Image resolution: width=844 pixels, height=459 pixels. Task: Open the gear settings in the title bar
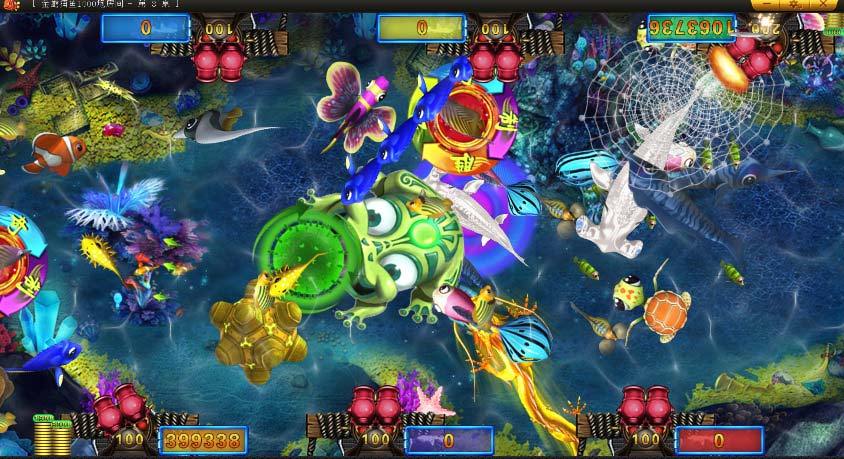(795, 5)
